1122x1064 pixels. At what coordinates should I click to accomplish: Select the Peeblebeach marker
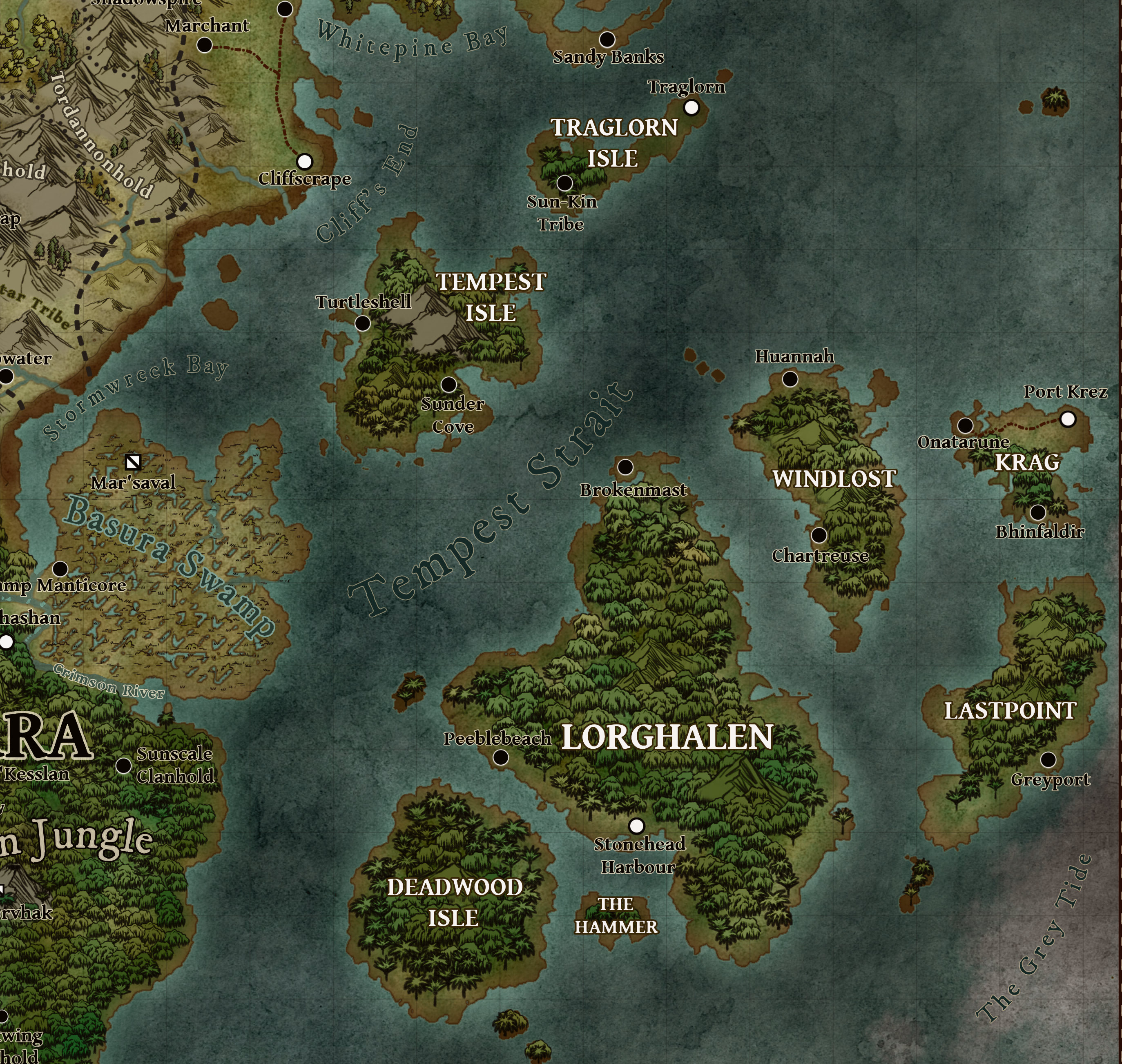500,757
